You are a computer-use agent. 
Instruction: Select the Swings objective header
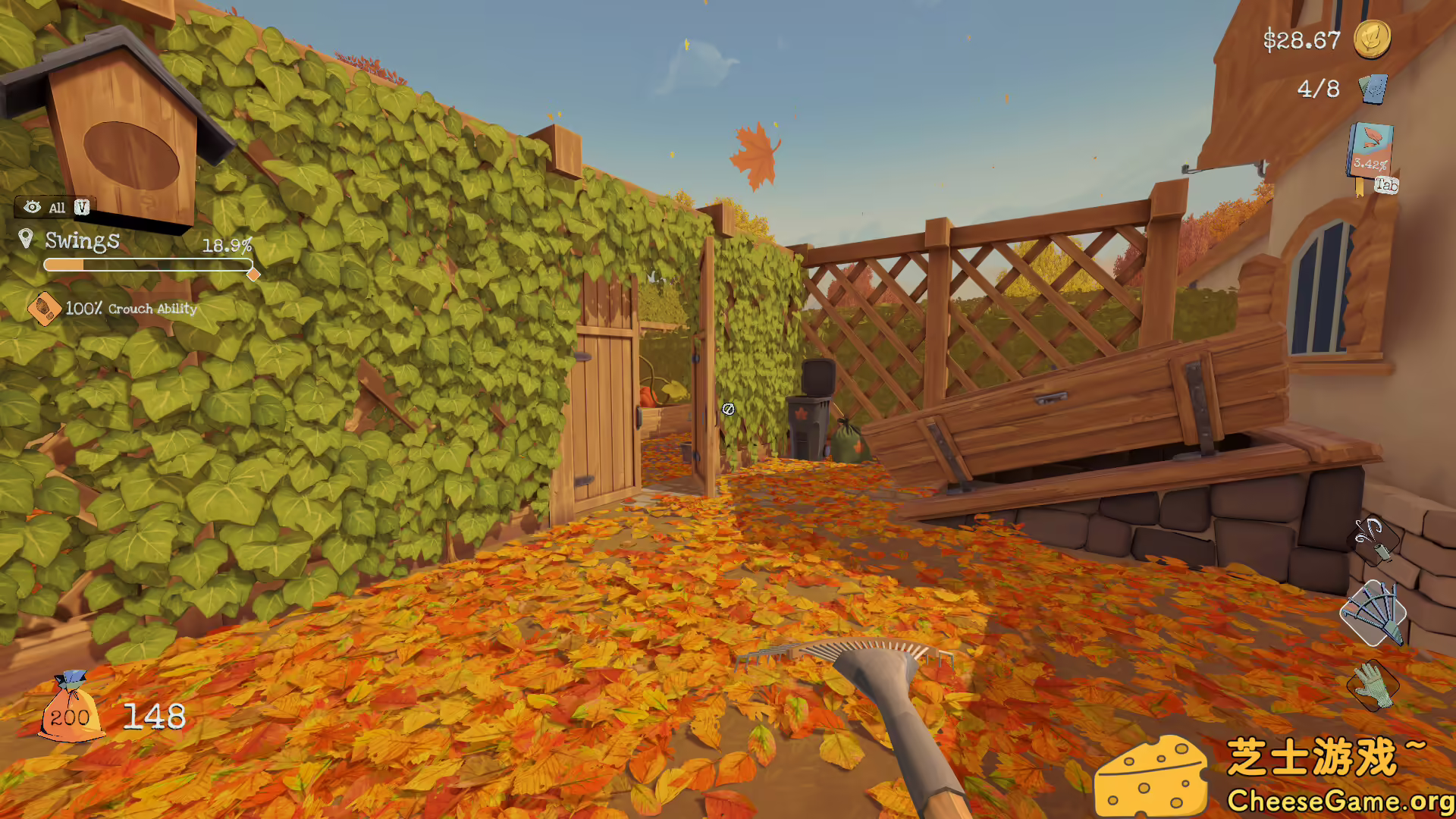coord(82,241)
